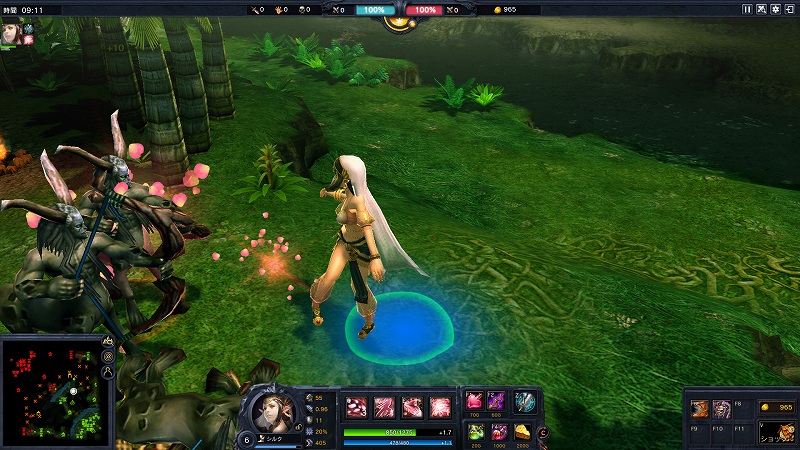Use the round sword-and-shield item
The image size is (800, 450).
tap(525, 402)
